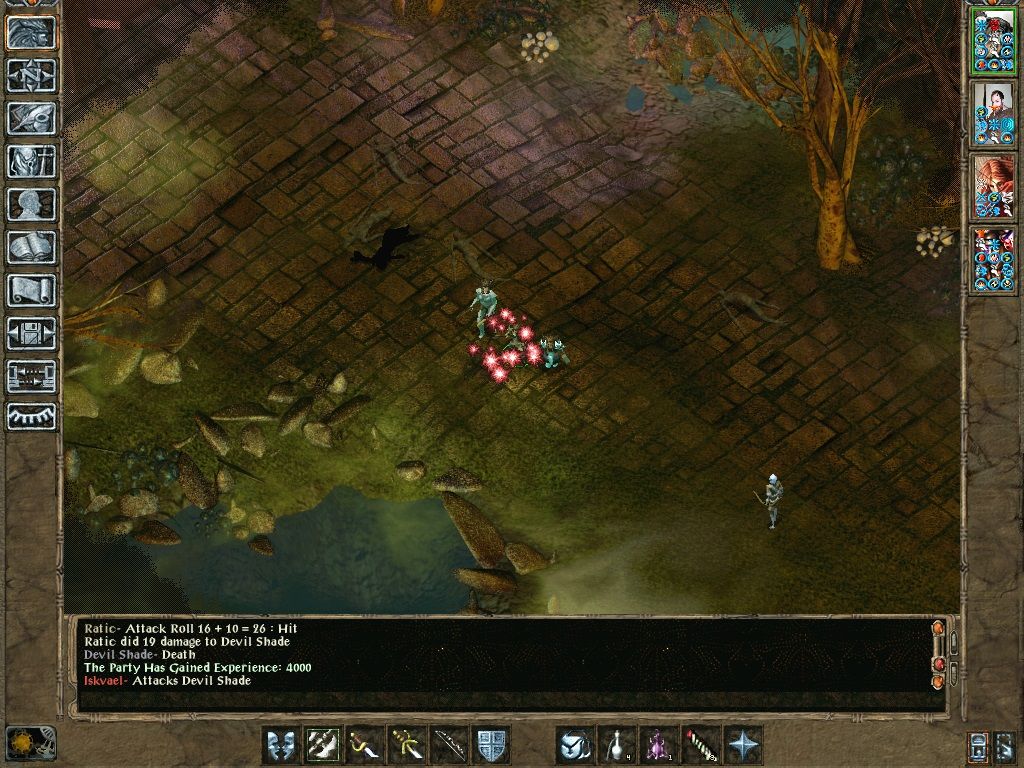
Task: Open the floppy disk options menu
Action: (31, 333)
